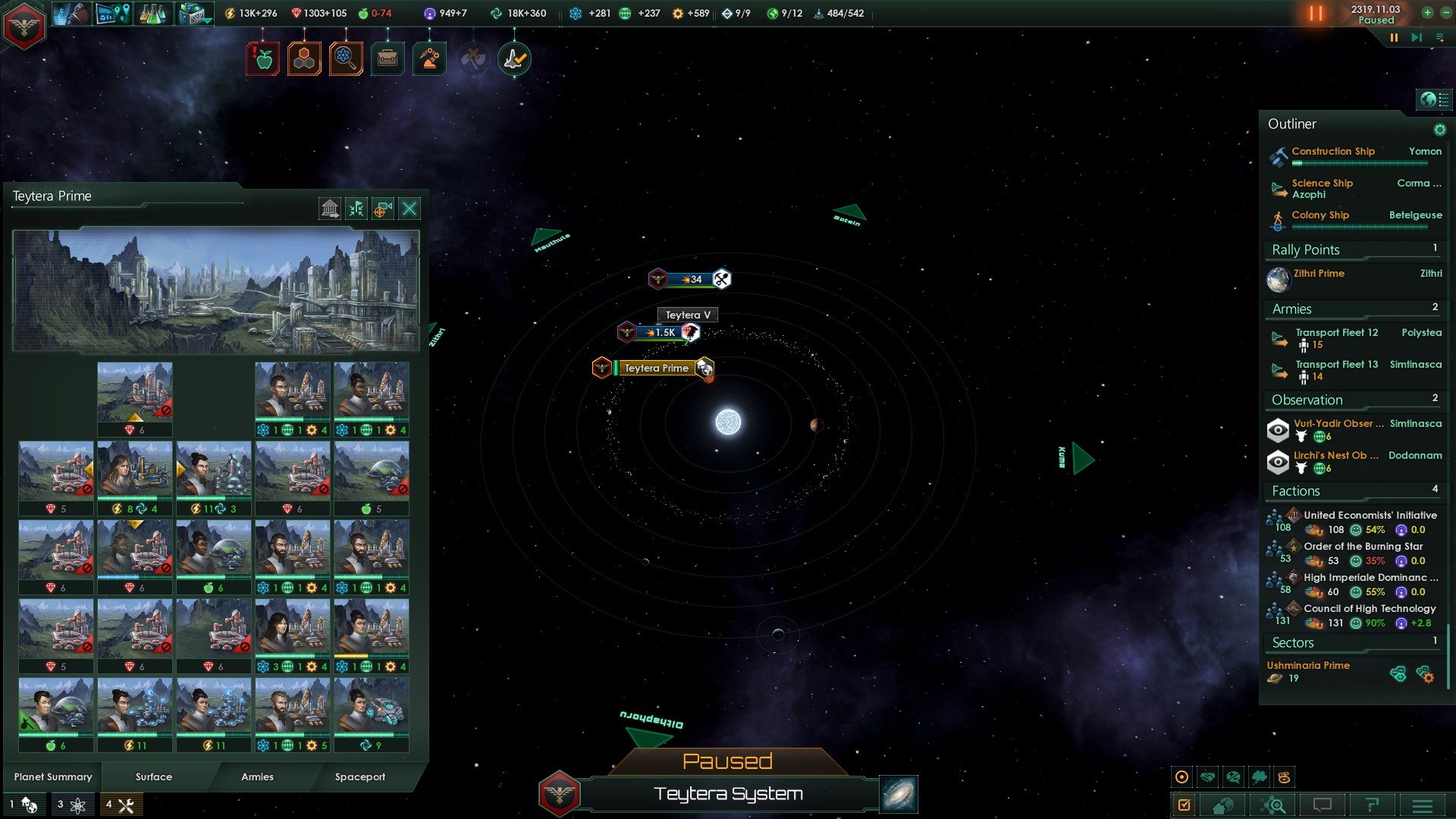Open the Council of High Technology faction
This screenshot has width=1456, height=819.
coord(1370,609)
